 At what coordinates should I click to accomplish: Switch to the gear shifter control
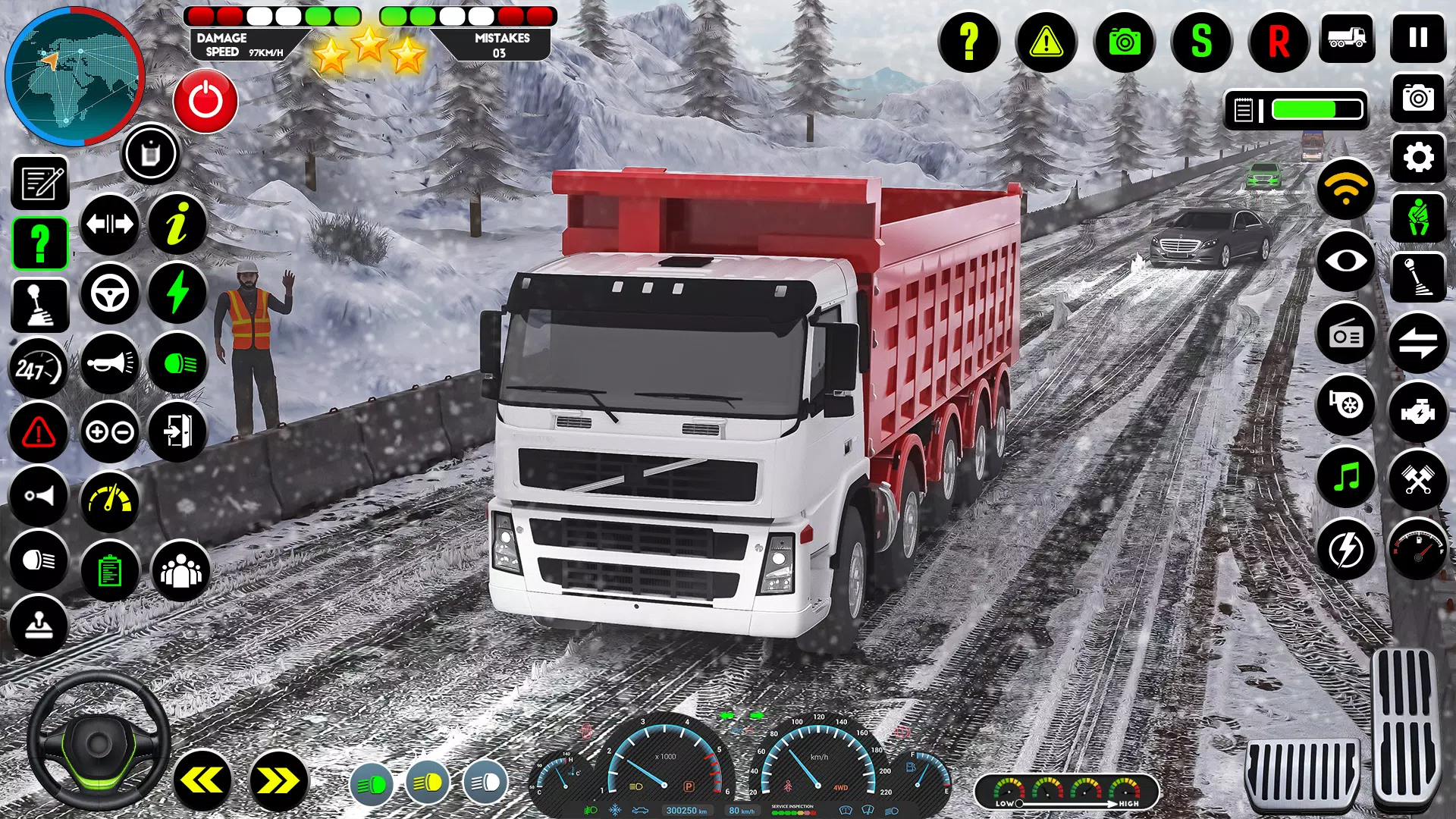point(39,303)
